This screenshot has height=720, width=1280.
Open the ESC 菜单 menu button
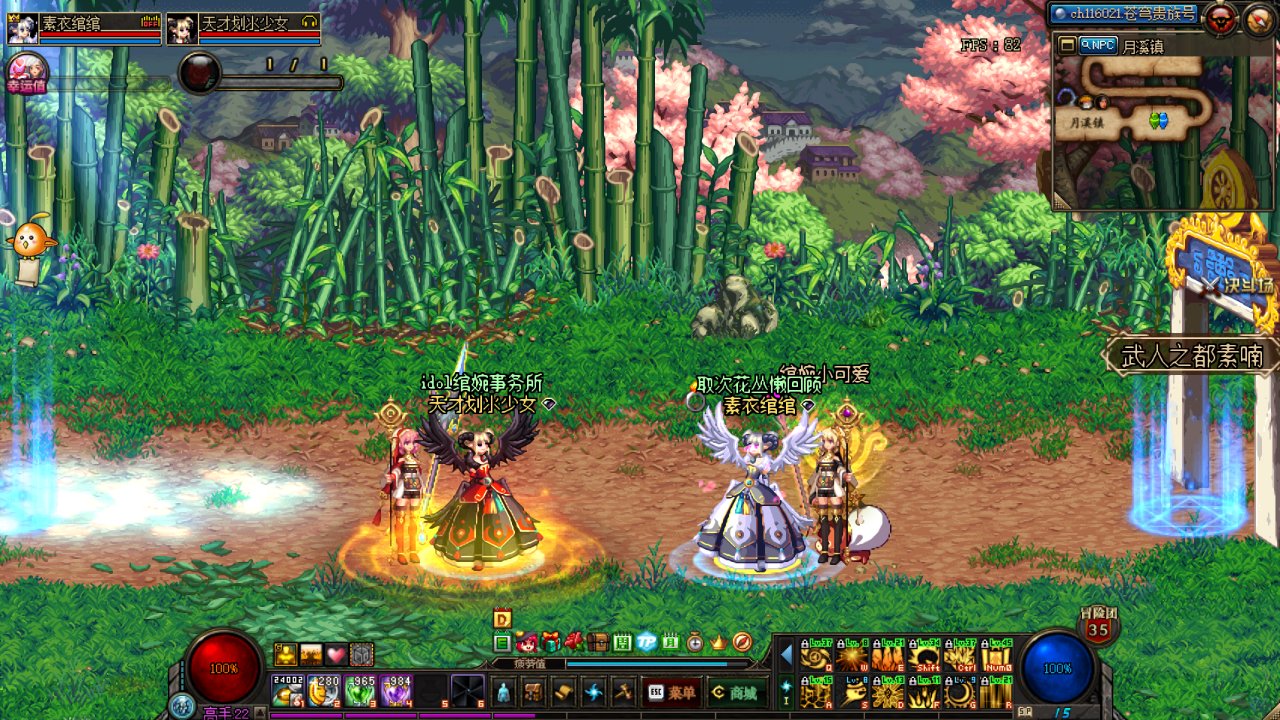(671, 692)
